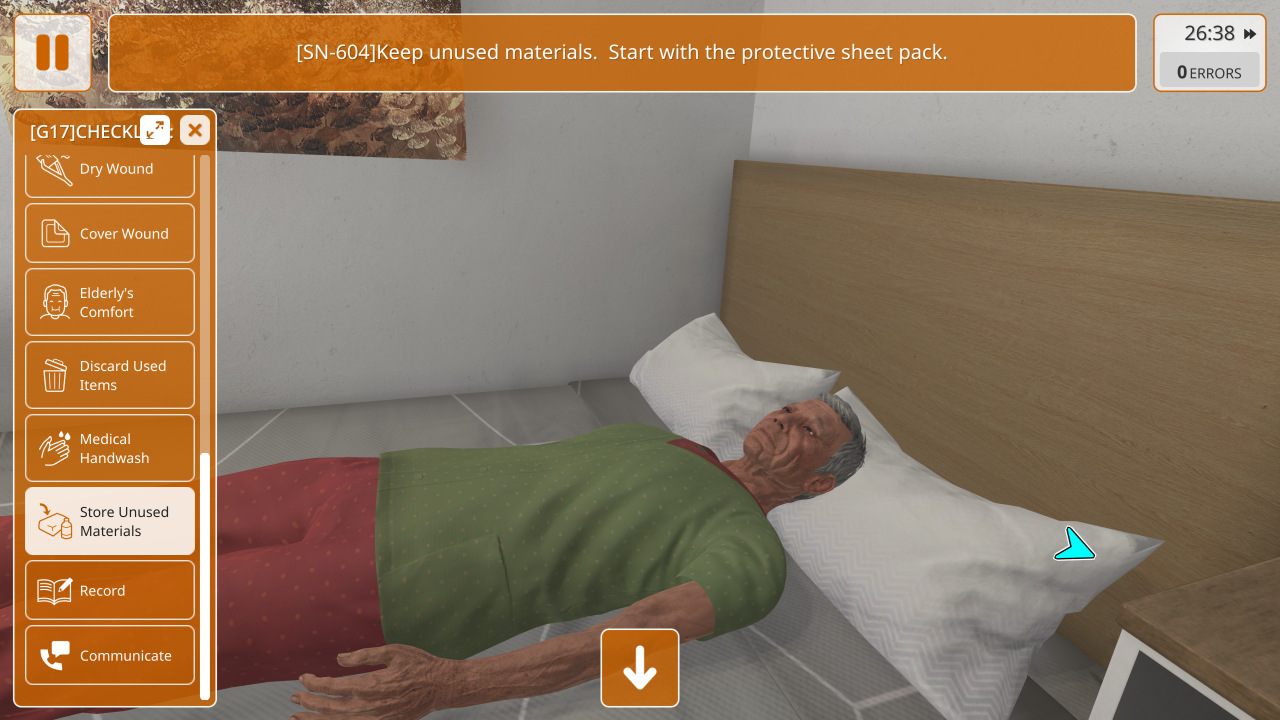
Task: Open the Elderly's Comfort step
Action: 110,302
